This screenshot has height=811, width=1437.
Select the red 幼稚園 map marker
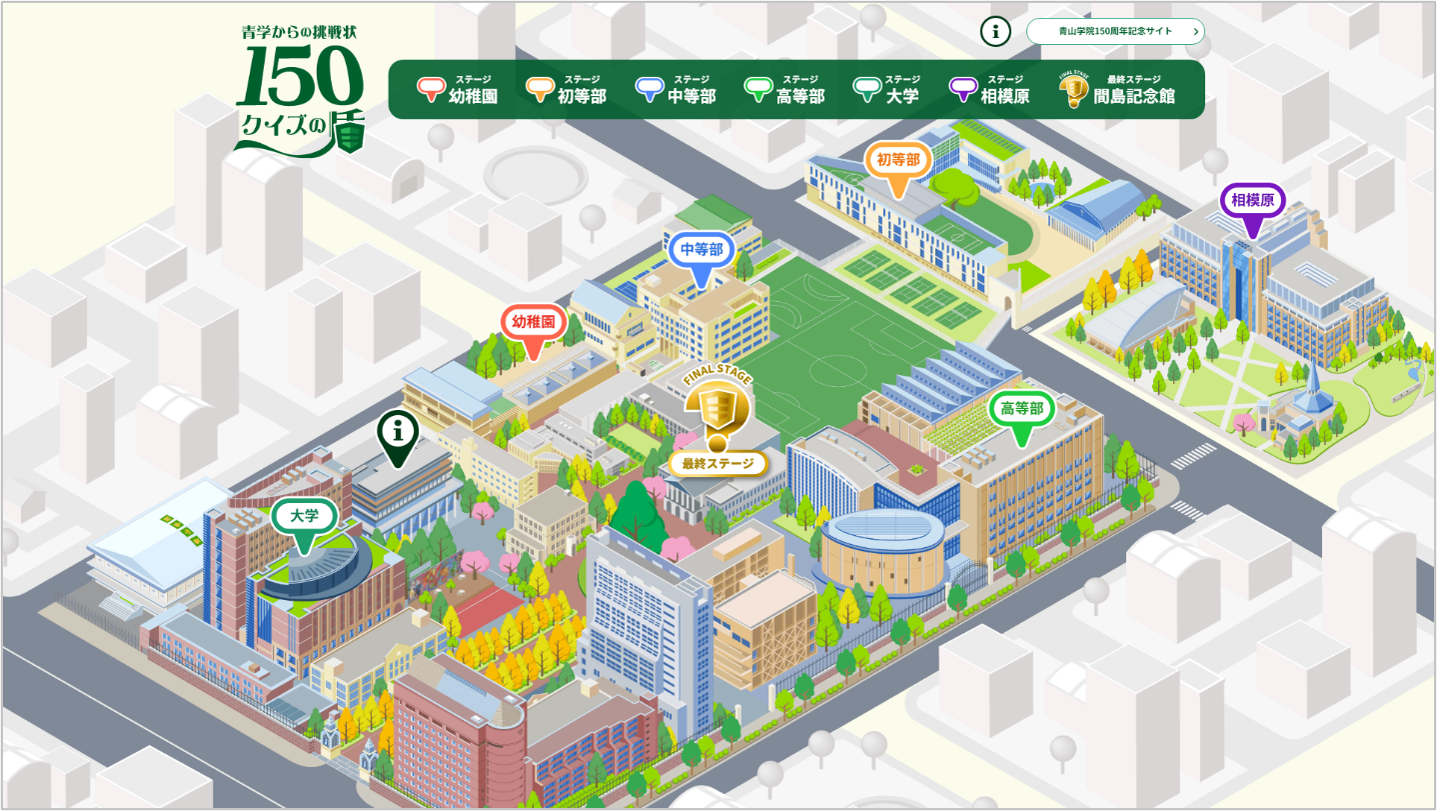tap(534, 323)
